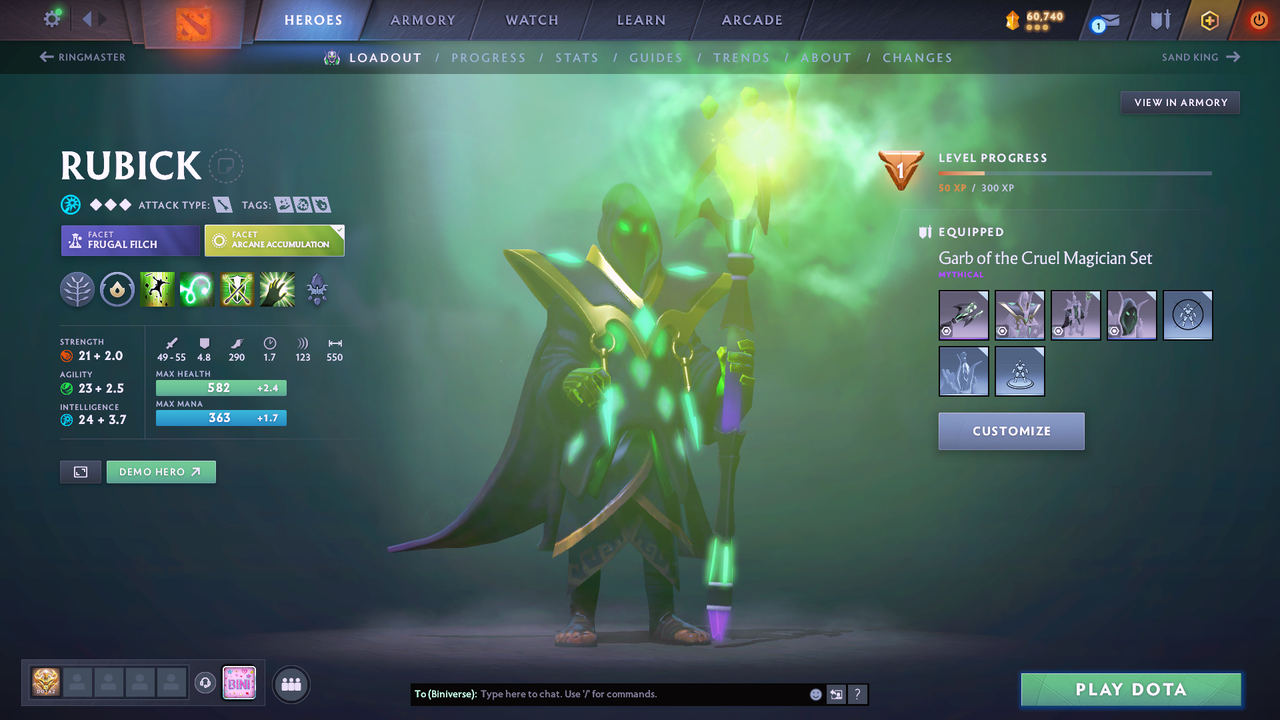Open the Armory shield-and-sword icon
1280x720 pixels.
(1160, 19)
